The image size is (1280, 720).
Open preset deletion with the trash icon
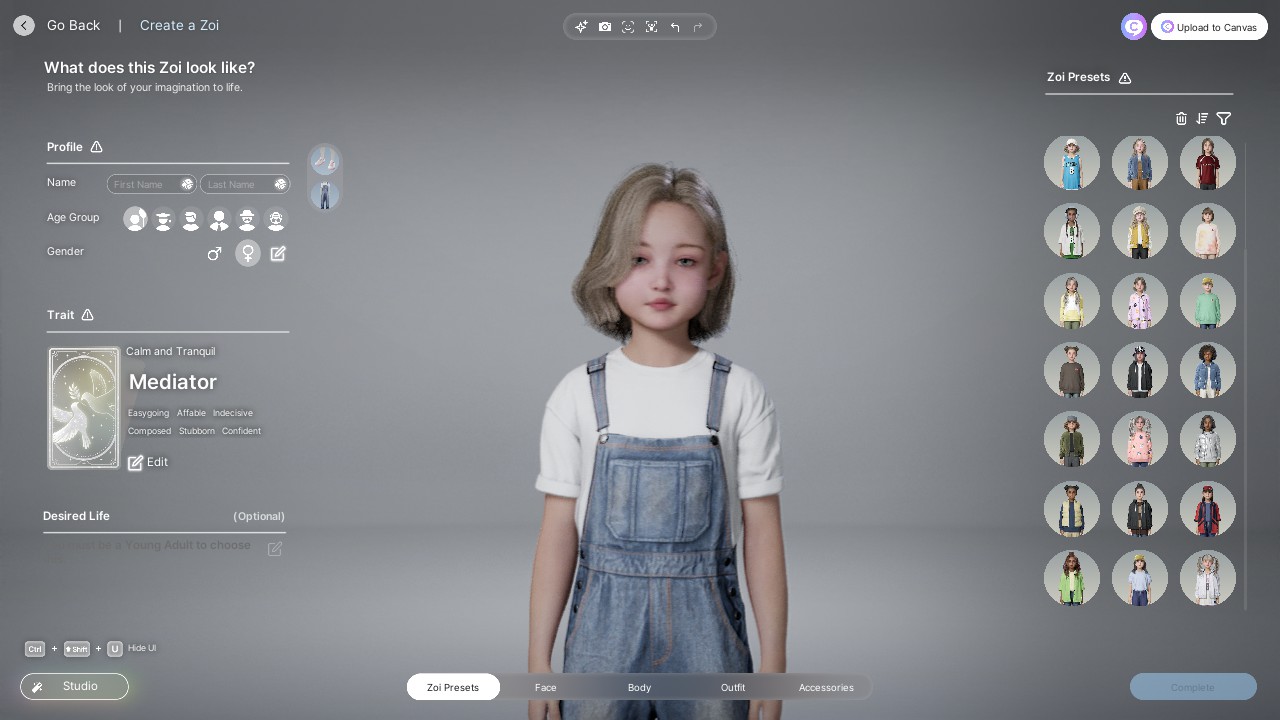coord(1181,119)
